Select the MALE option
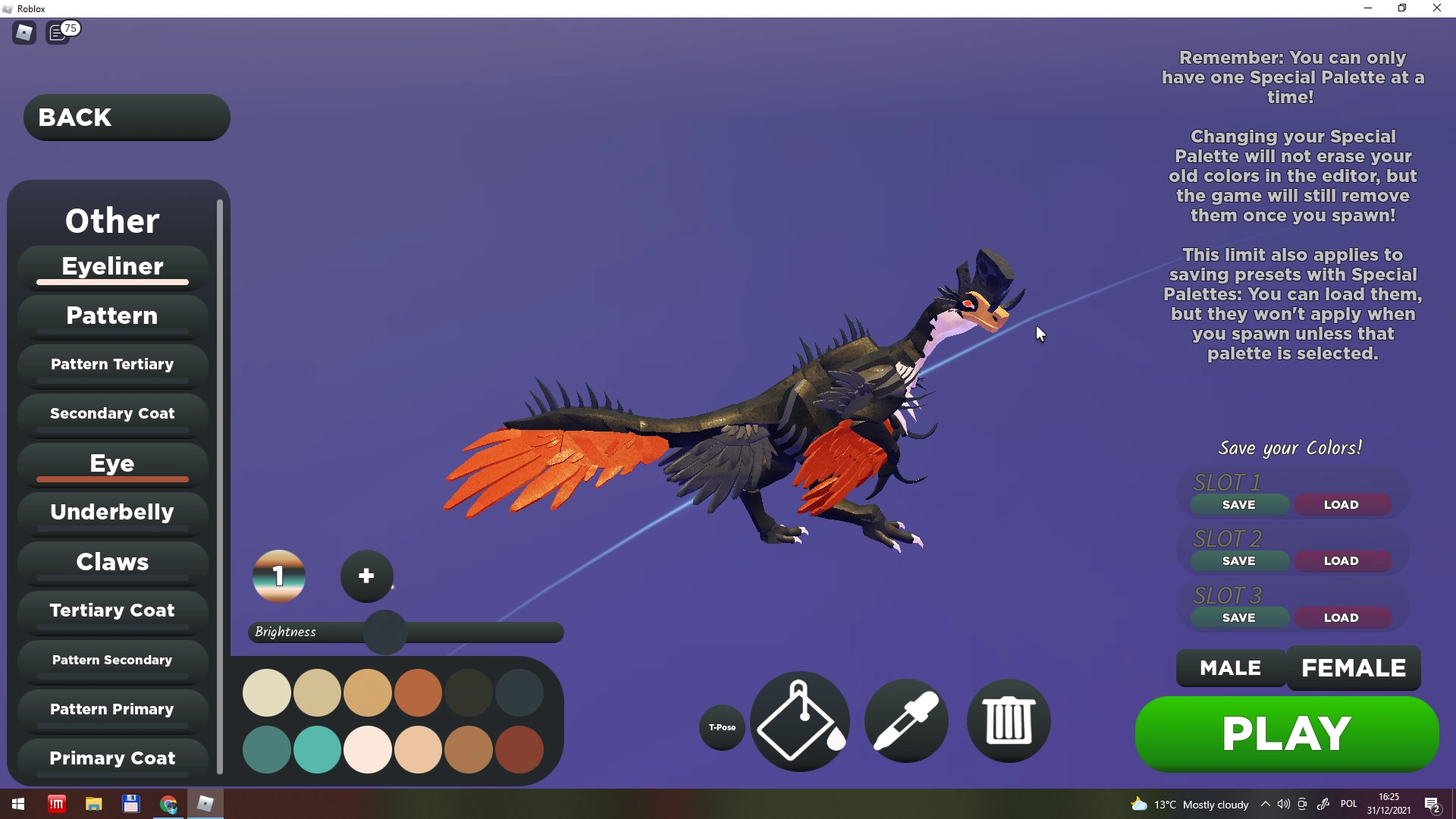This screenshot has width=1456, height=819. (1229, 668)
